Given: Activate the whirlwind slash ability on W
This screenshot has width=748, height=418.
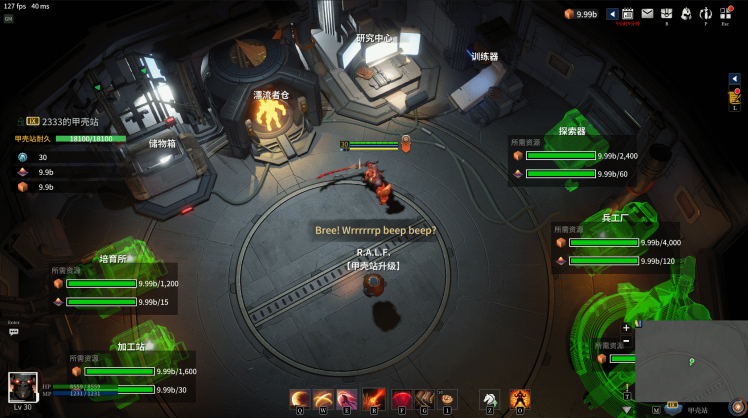Looking at the screenshot, I should pos(323,398).
